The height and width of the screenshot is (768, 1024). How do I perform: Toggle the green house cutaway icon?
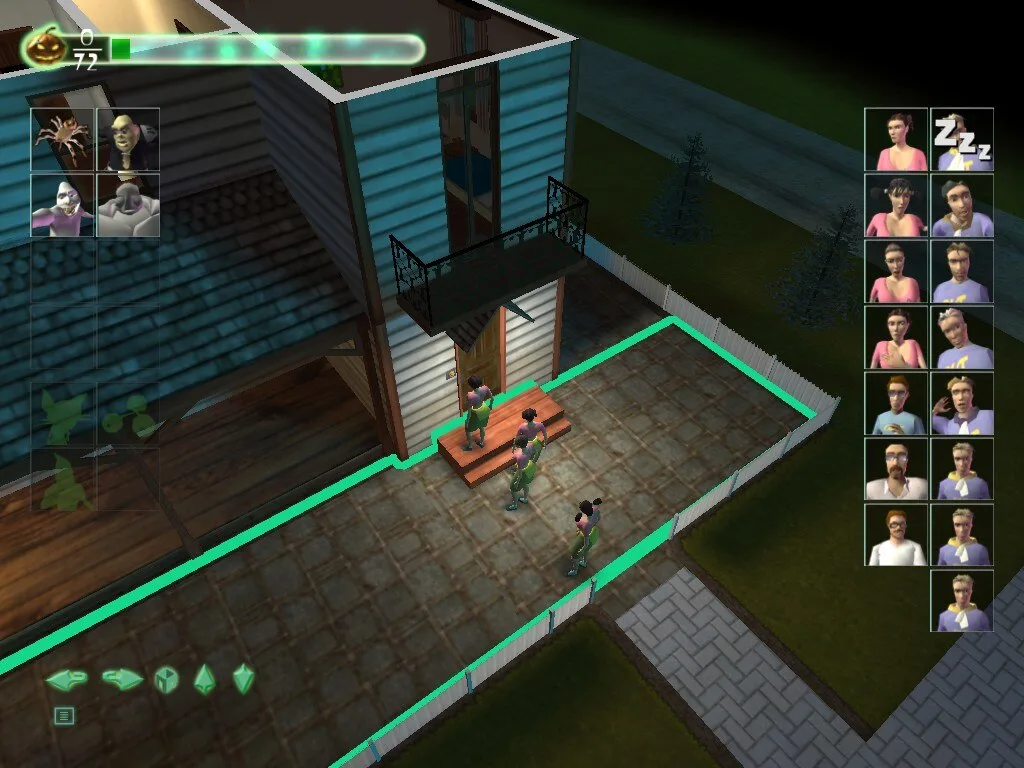[x=164, y=680]
